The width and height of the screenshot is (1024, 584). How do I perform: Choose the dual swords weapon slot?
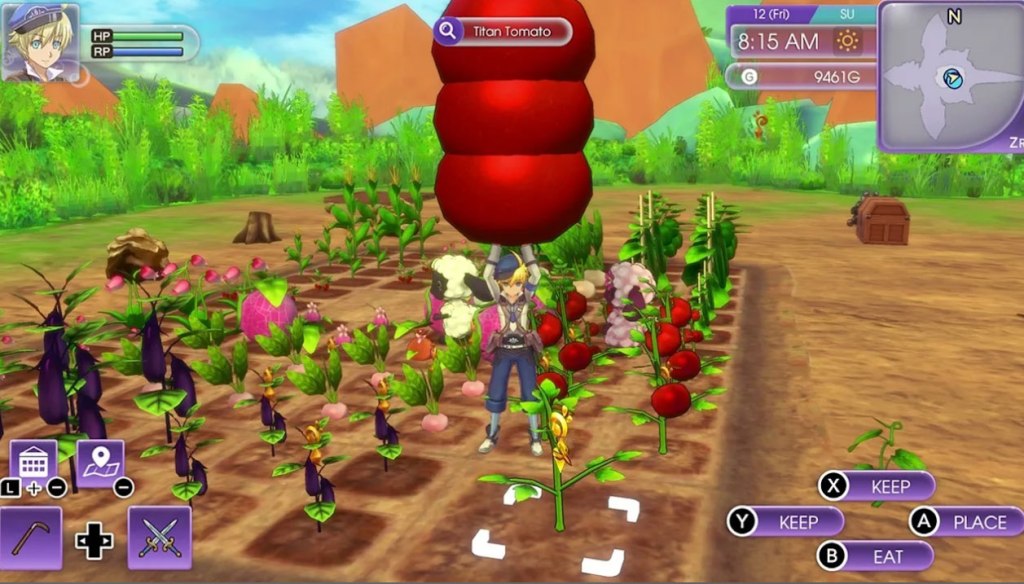(x=159, y=537)
